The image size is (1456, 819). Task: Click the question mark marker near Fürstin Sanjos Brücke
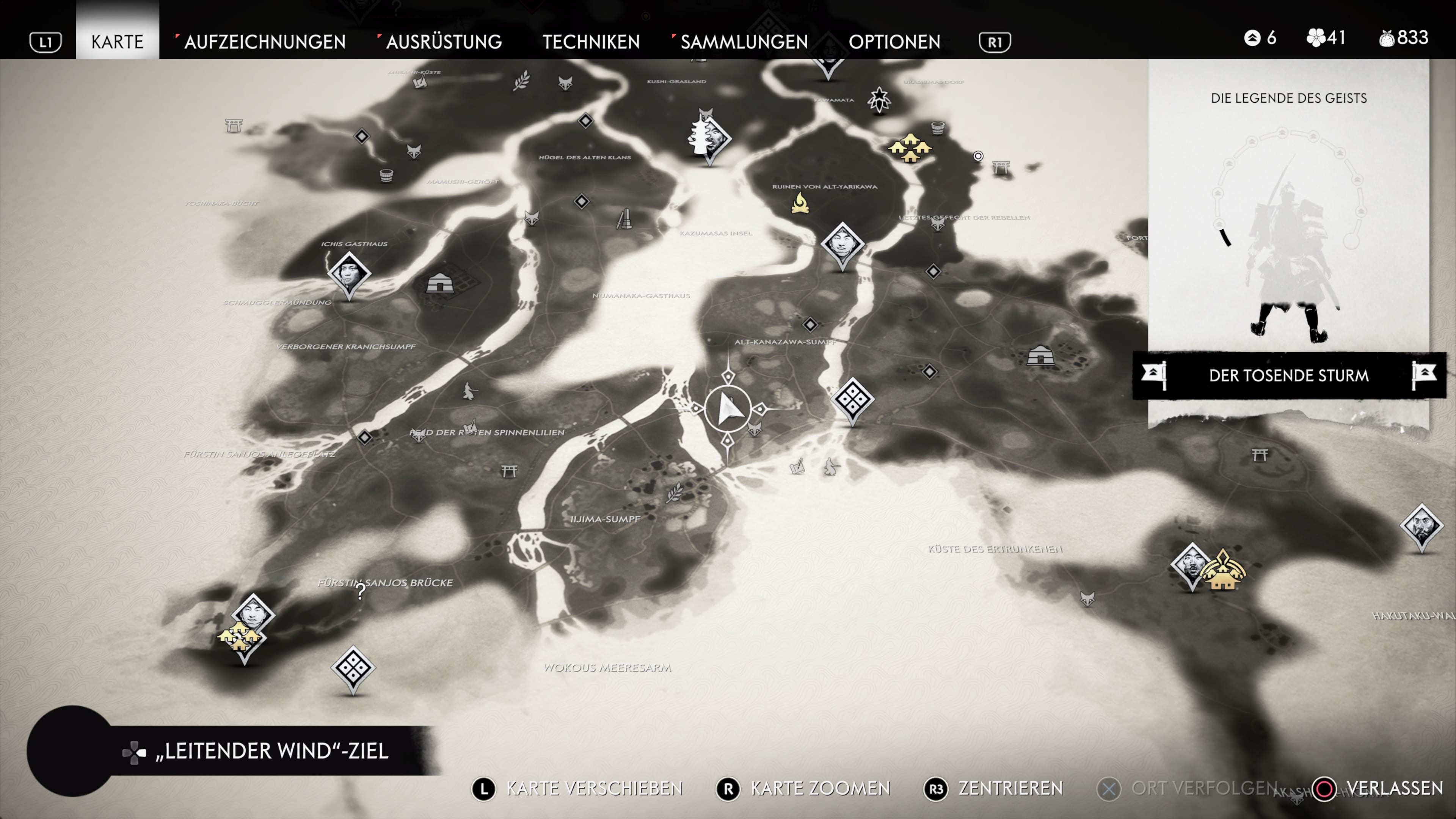pyautogui.click(x=361, y=591)
